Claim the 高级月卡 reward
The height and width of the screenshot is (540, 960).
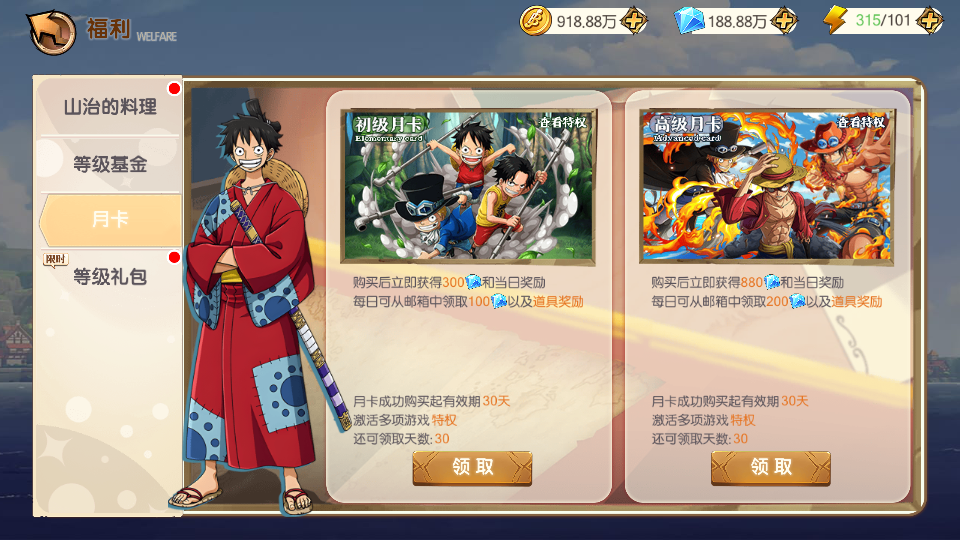[770, 467]
